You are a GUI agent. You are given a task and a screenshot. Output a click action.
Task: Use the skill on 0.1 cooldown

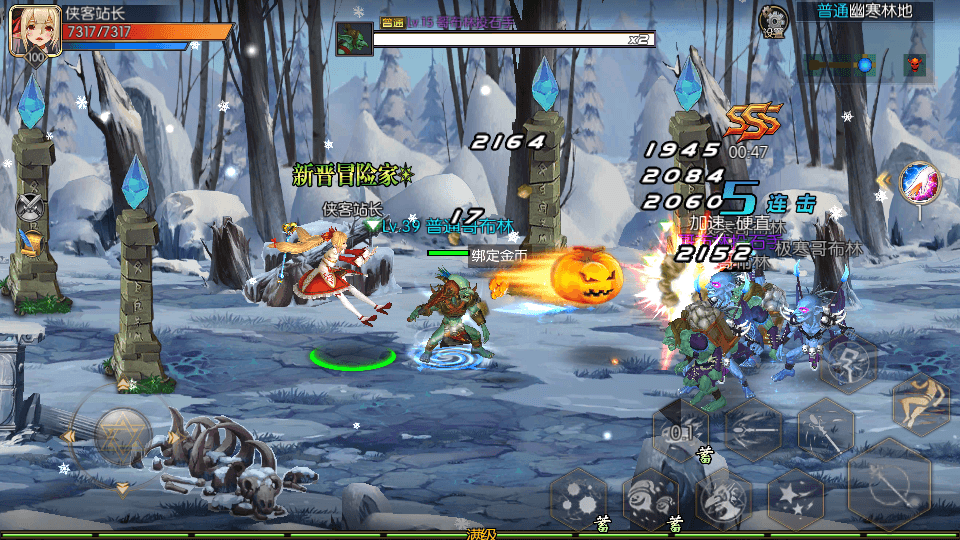[x=681, y=431]
